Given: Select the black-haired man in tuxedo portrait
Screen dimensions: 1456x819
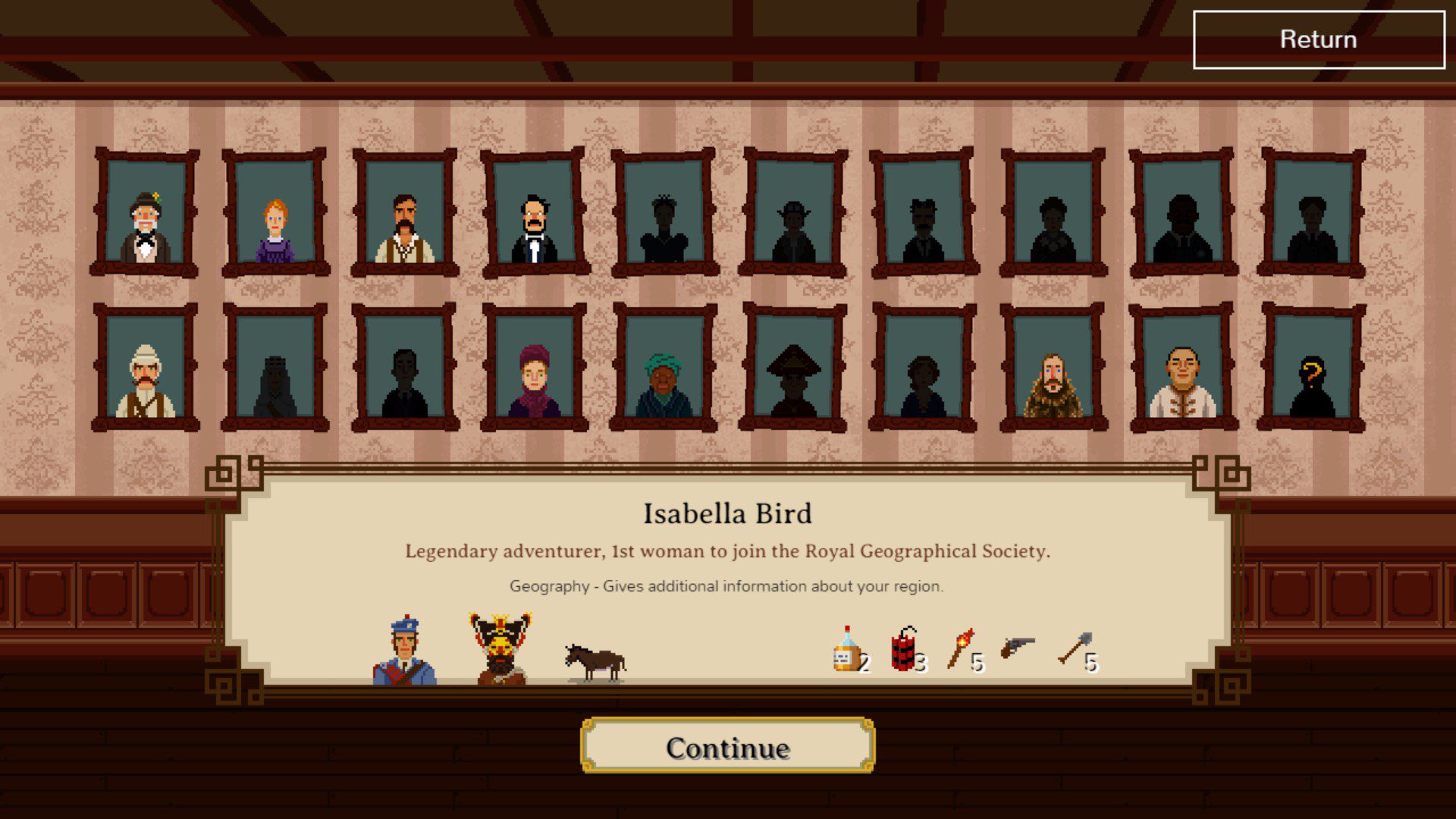Looking at the screenshot, I should [535, 214].
